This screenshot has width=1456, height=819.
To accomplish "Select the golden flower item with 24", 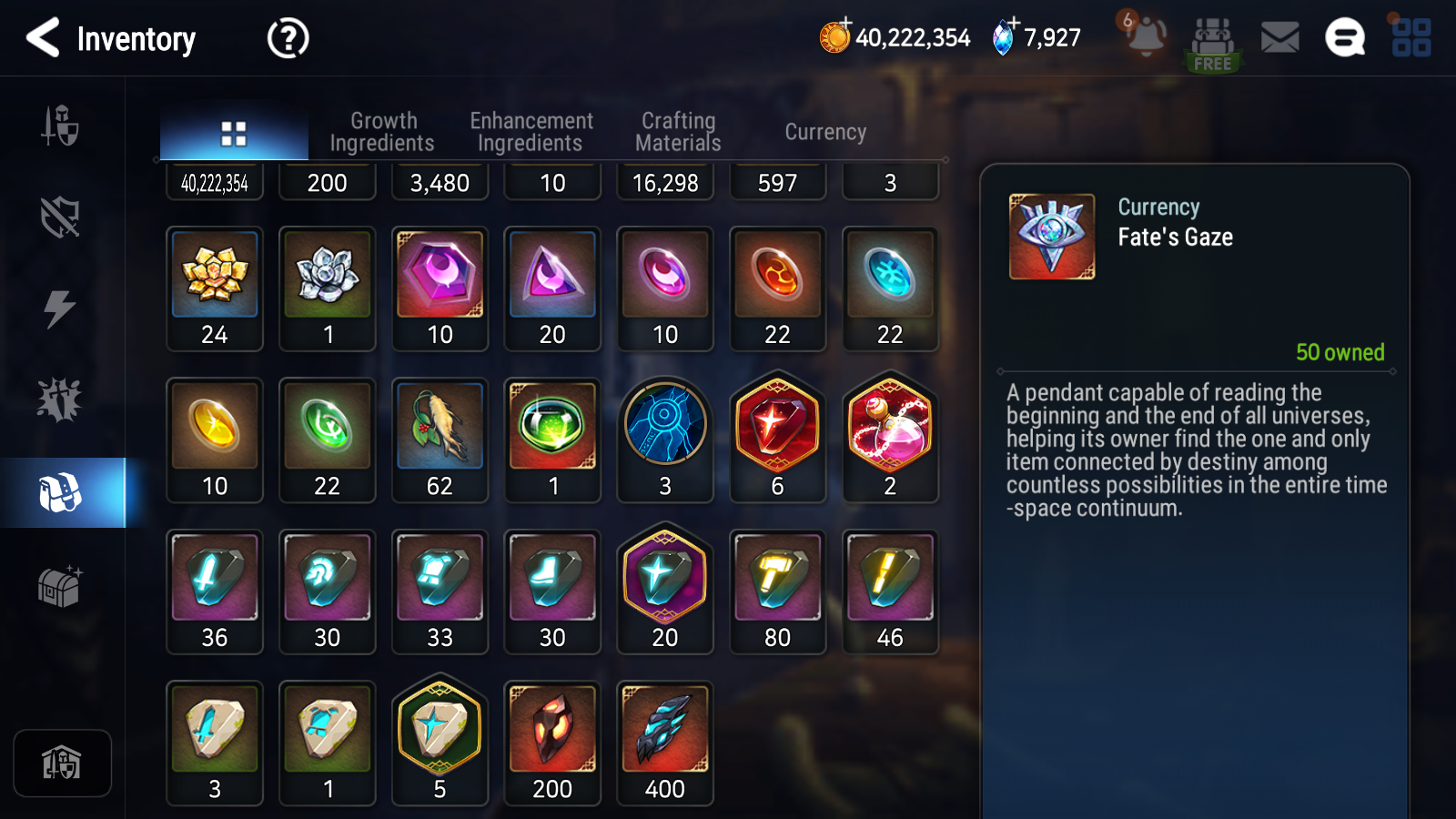I will (215, 288).
